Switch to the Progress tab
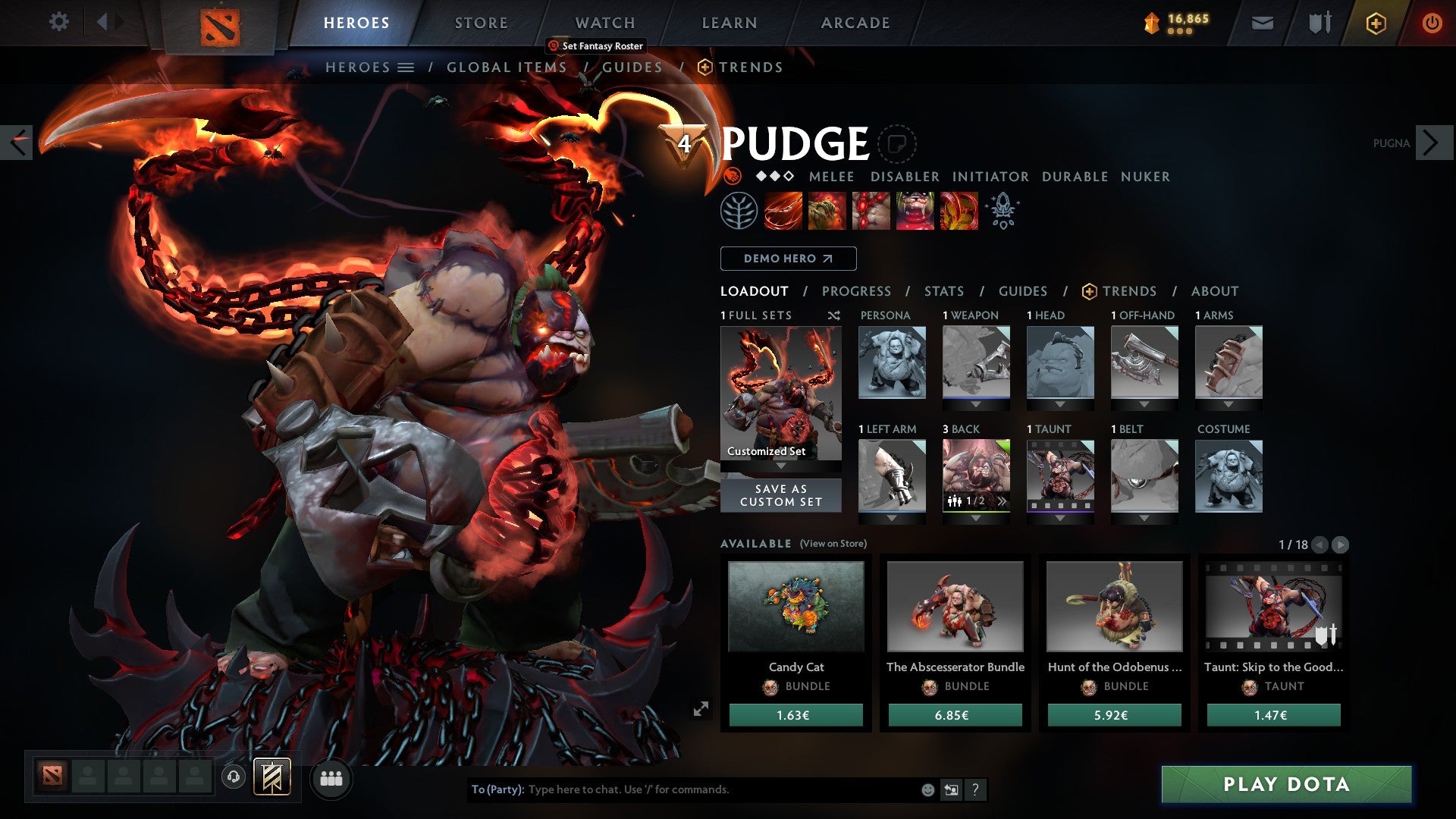This screenshot has width=1456, height=819. coord(856,290)
